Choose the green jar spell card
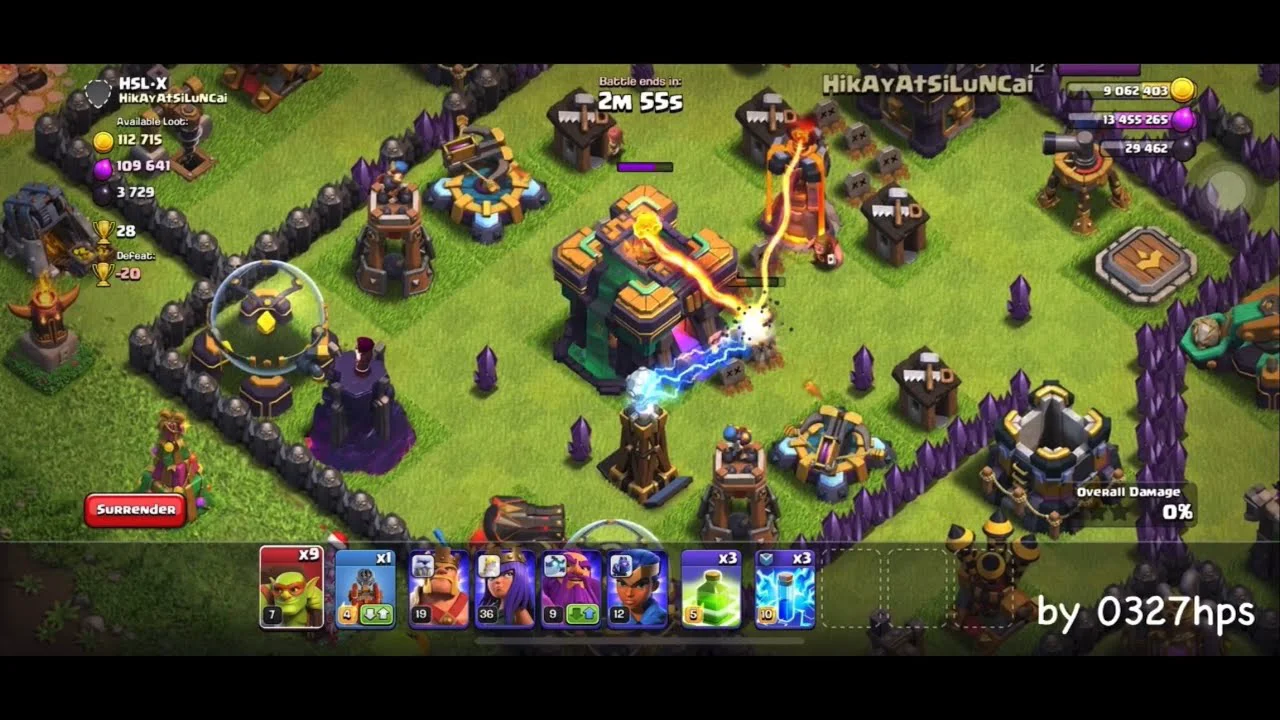Screen dimensions: 1280x720 pyautogui.click(x=711, y=589)
